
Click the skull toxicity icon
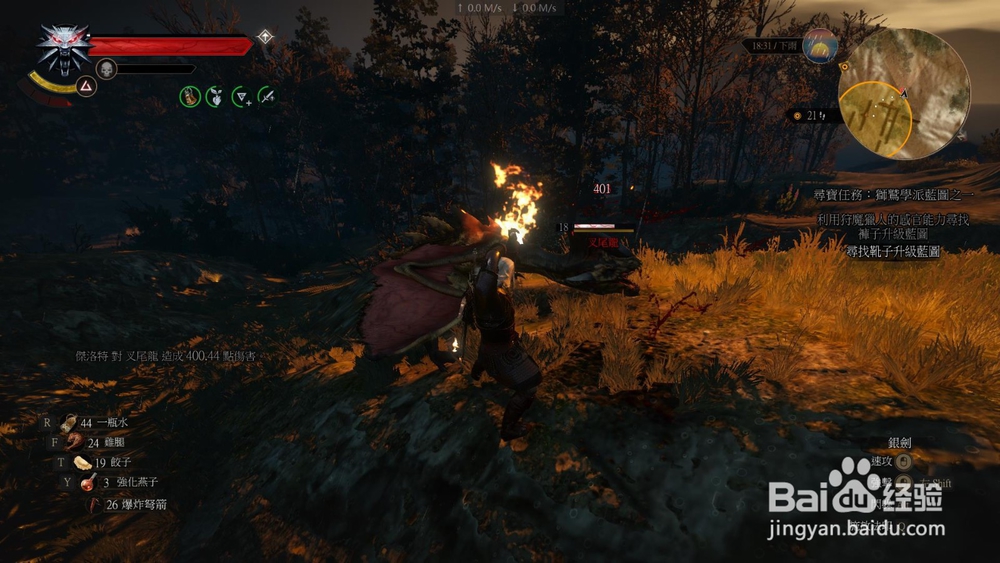[x=107, y=69]
